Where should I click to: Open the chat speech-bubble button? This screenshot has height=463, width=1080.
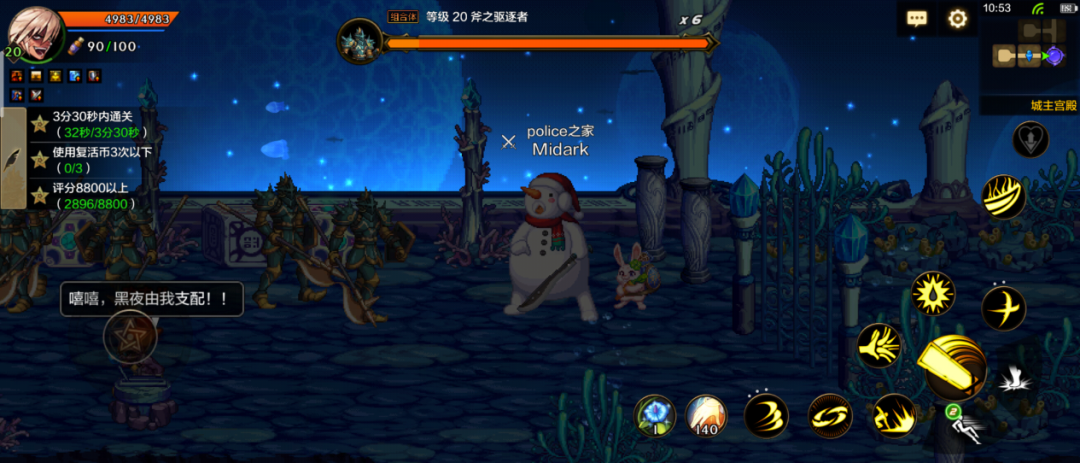[x=917, y=19]
